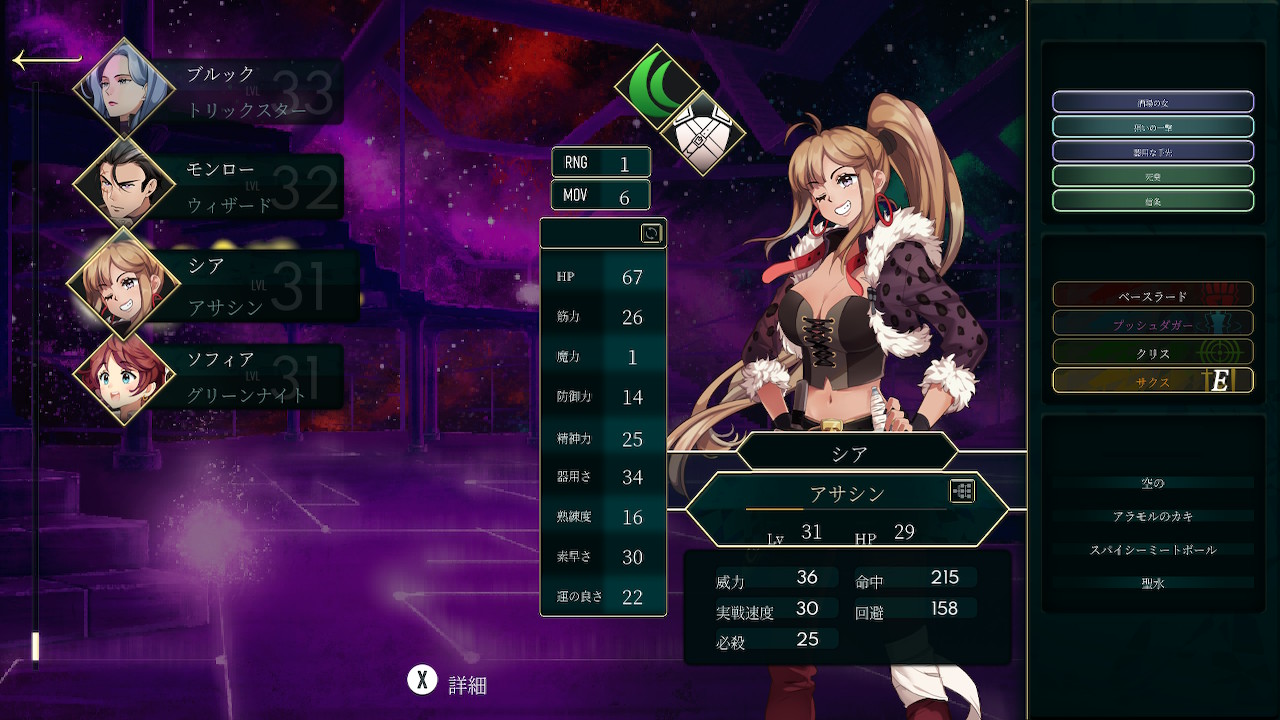Toggle the stats panel swap icon
Image resolution: width=1280 pixels, height=720 pixels.
pos(651,233)
